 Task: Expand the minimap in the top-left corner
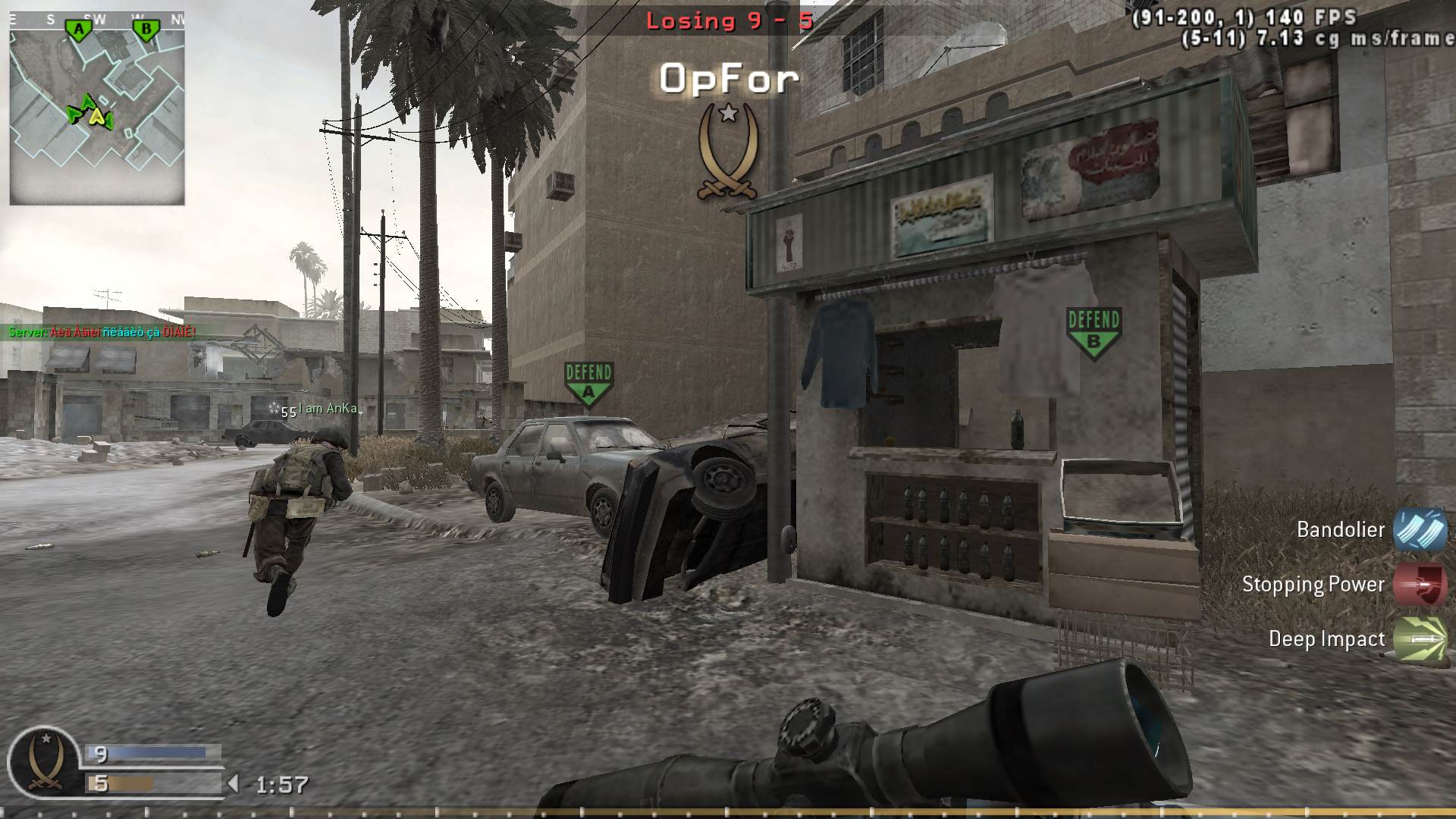point(97,106)
